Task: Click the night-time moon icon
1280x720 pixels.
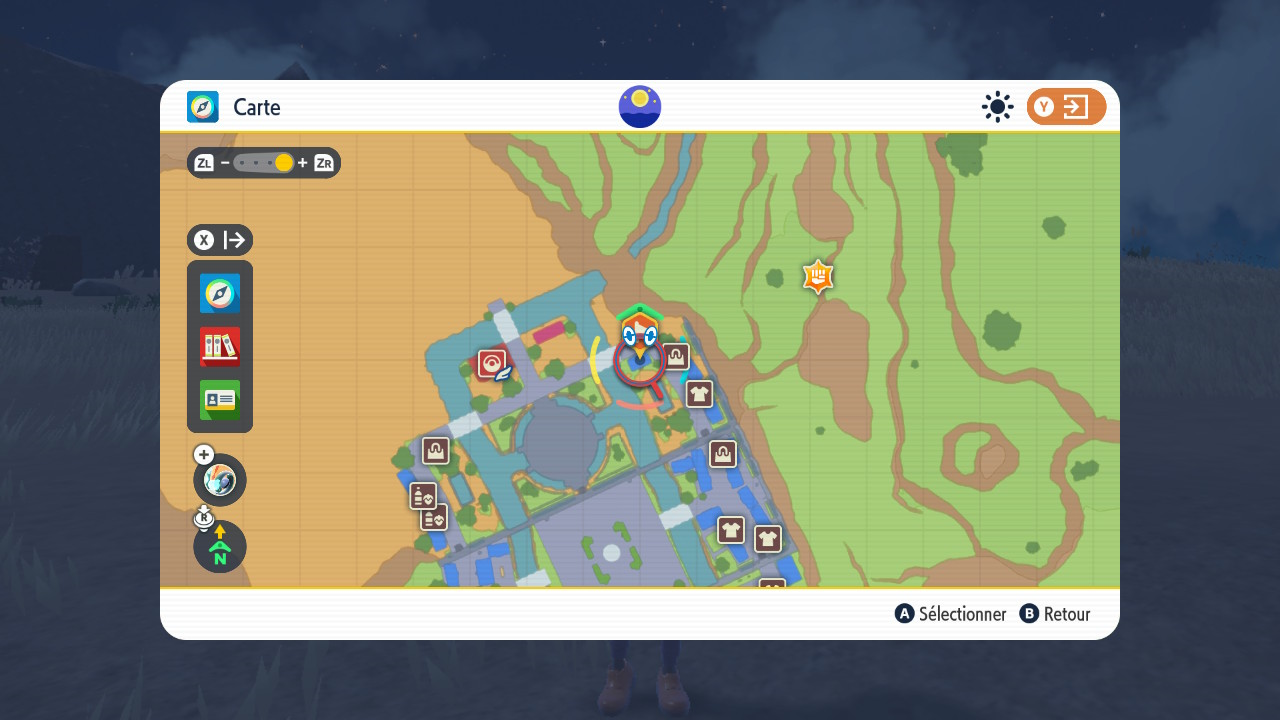Action: click(640, 107)
